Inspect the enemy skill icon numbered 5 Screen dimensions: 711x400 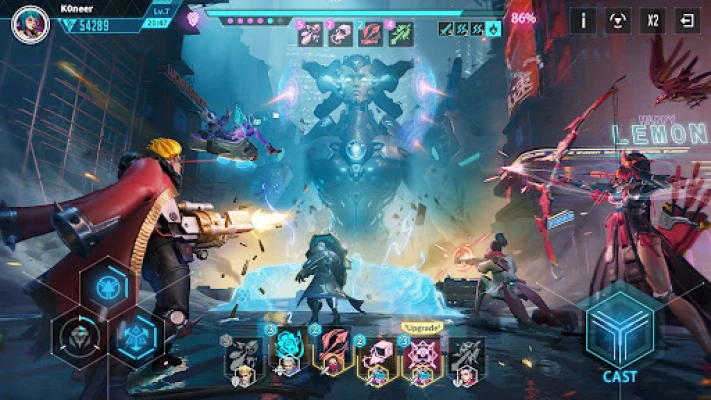pos(309,33)
